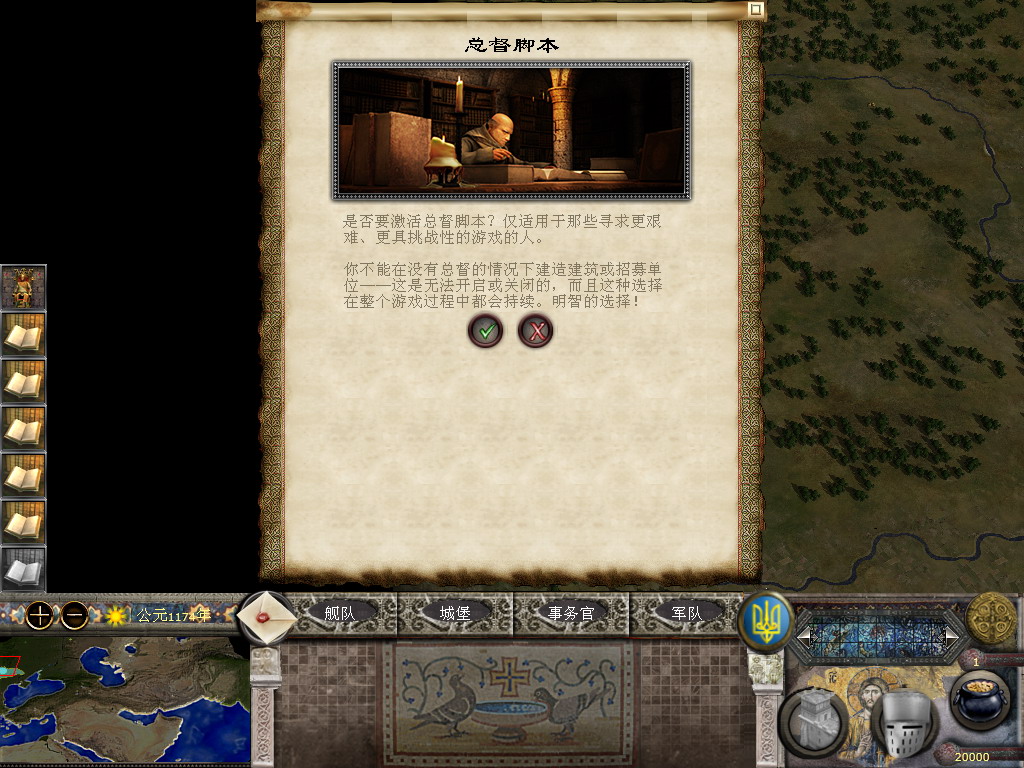Zoom in the minimap with the plus button
The height and width of the screenshot is (768, 1024).
coord(39,615)
